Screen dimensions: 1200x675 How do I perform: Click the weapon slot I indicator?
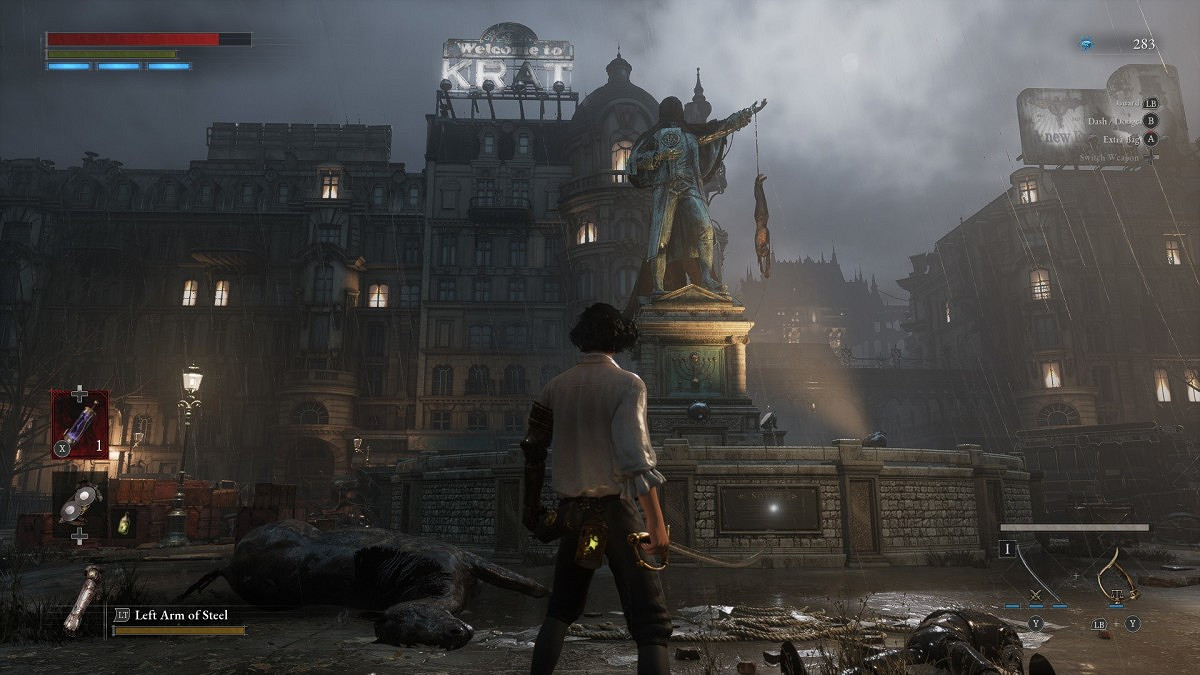(x=1006, y=548)
